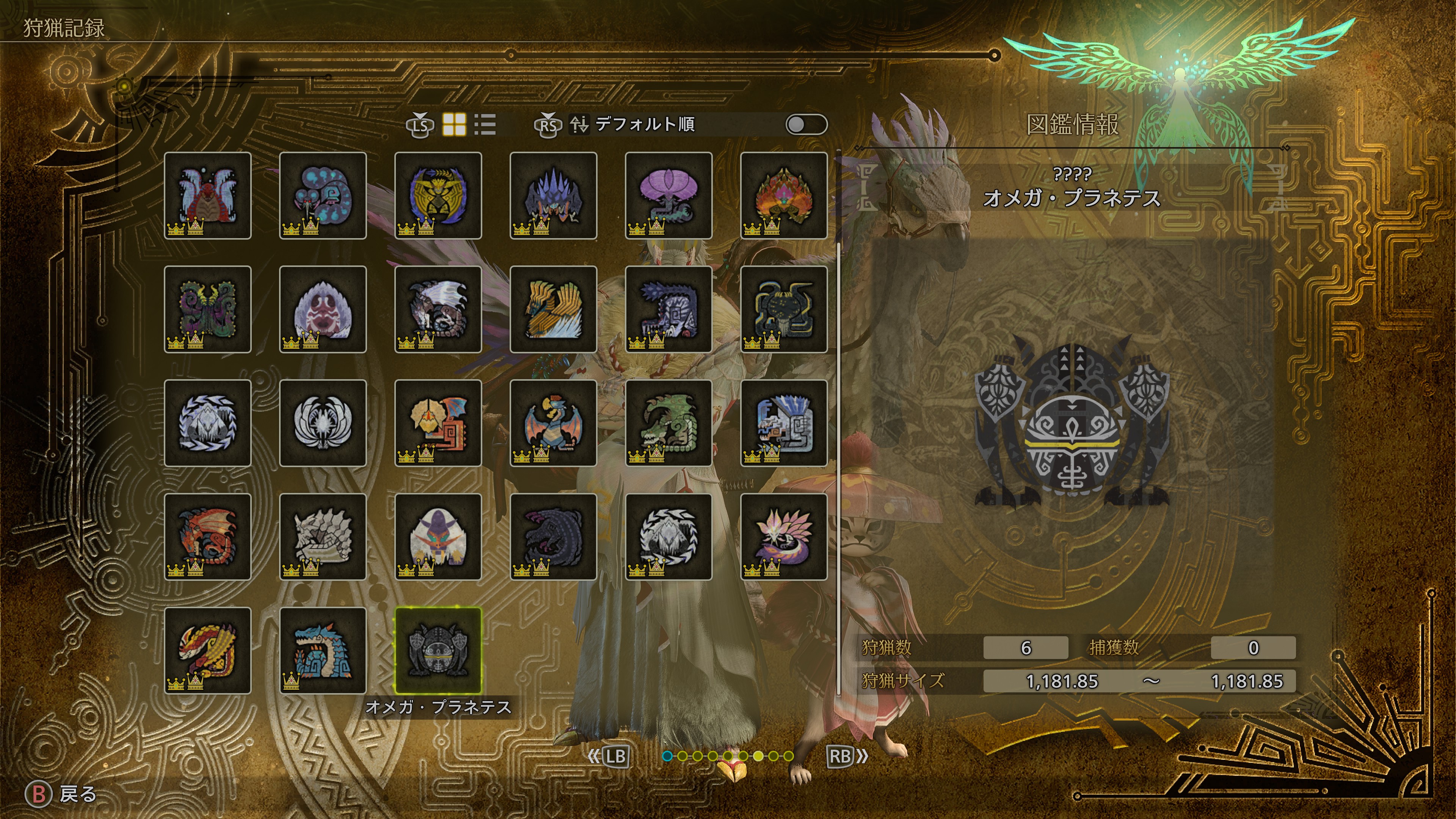Select the dark tentacled monster tile

pyautogui.click(x=784, y=309)
